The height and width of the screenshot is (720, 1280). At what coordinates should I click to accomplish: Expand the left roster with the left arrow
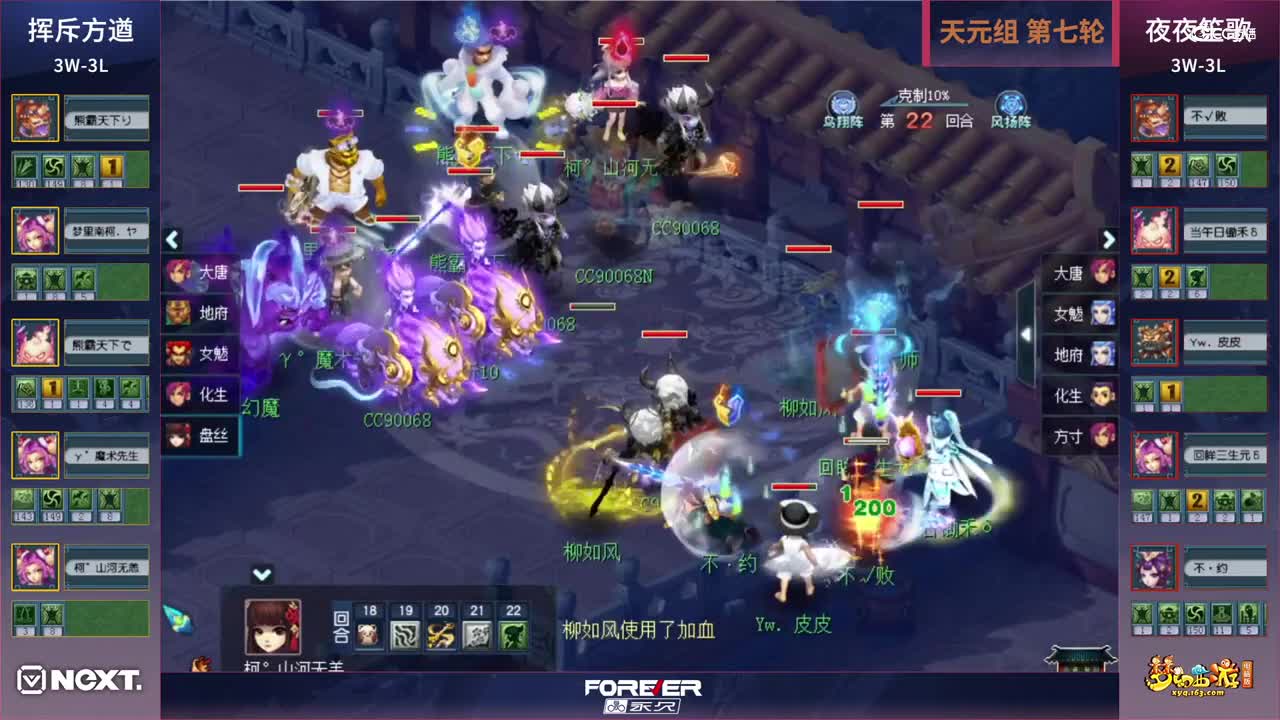tap(172, 240)
